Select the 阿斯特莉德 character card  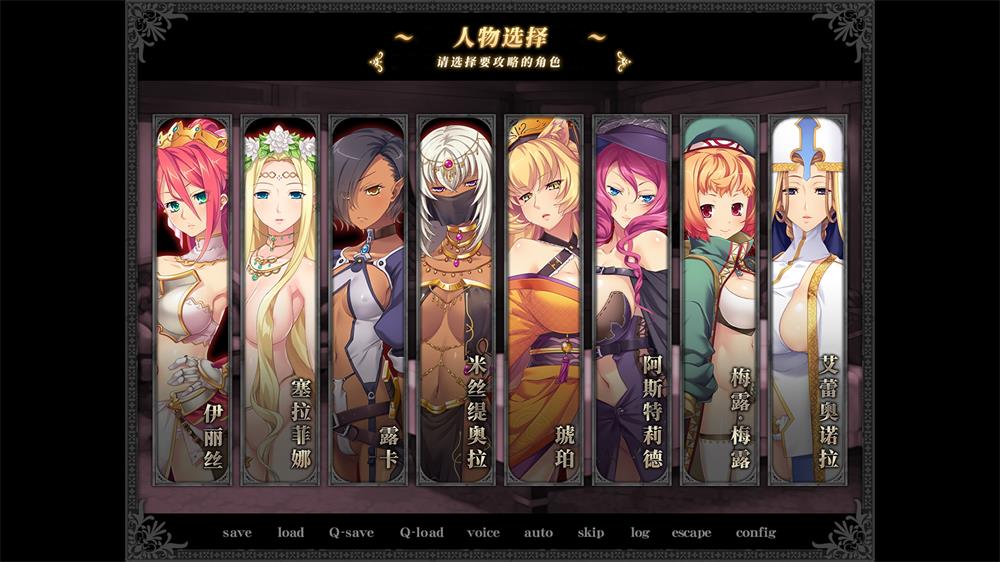click(631, 300)
